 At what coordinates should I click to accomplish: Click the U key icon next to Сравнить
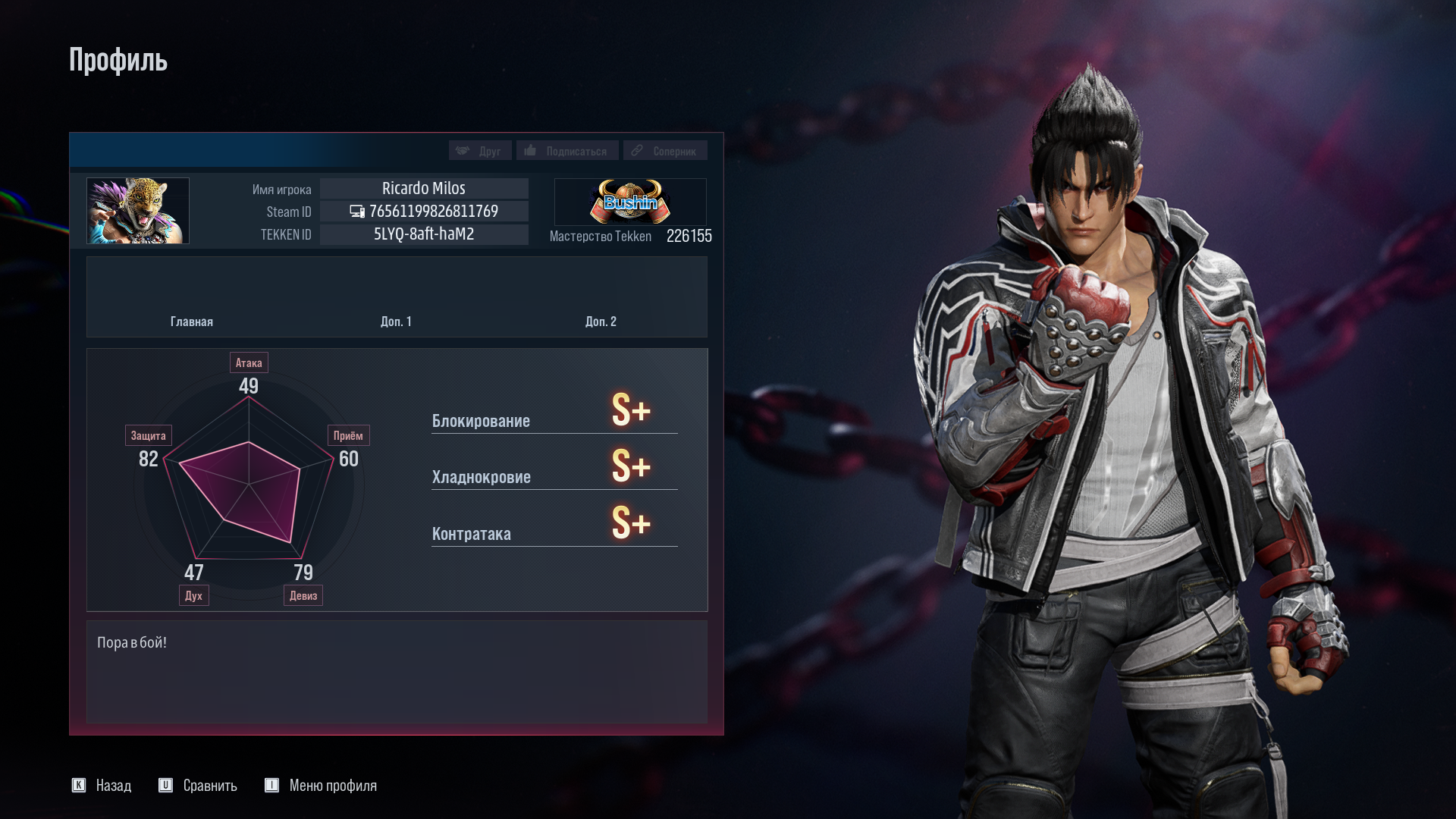tap(166, 786)
